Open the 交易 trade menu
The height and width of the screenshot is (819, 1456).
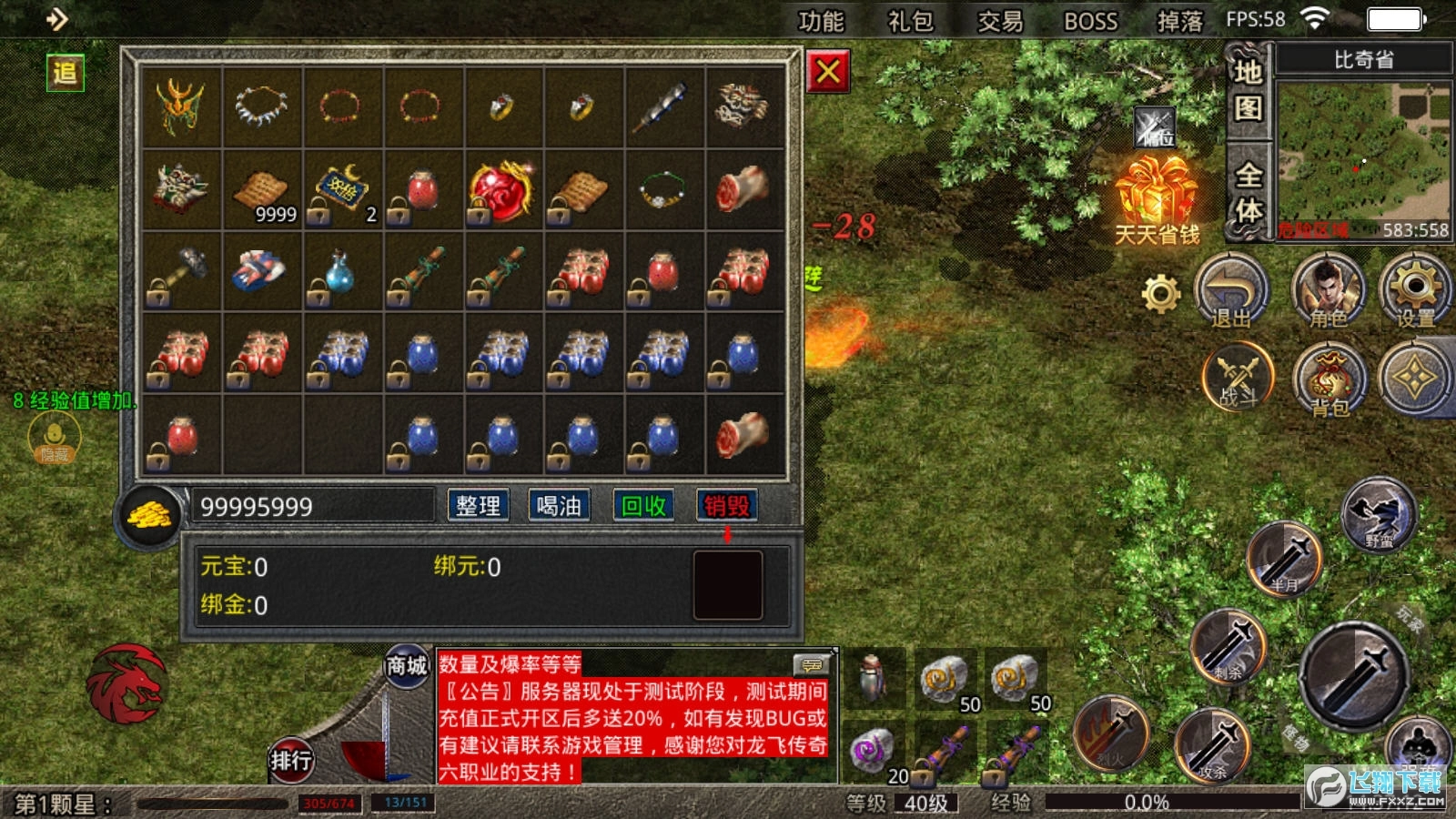pyautogui.click(x=1000, y=21)
